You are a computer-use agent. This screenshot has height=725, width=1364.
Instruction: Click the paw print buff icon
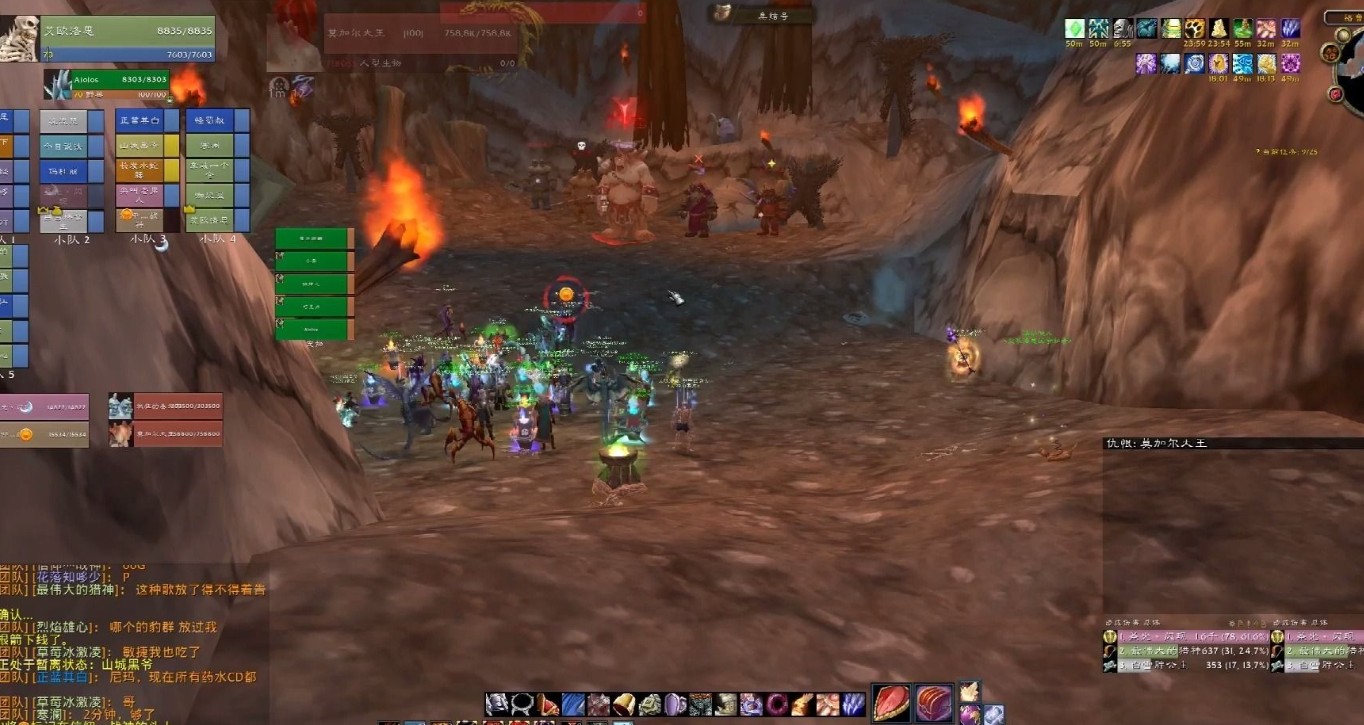pyautogui.click(x=1195, y=28)
